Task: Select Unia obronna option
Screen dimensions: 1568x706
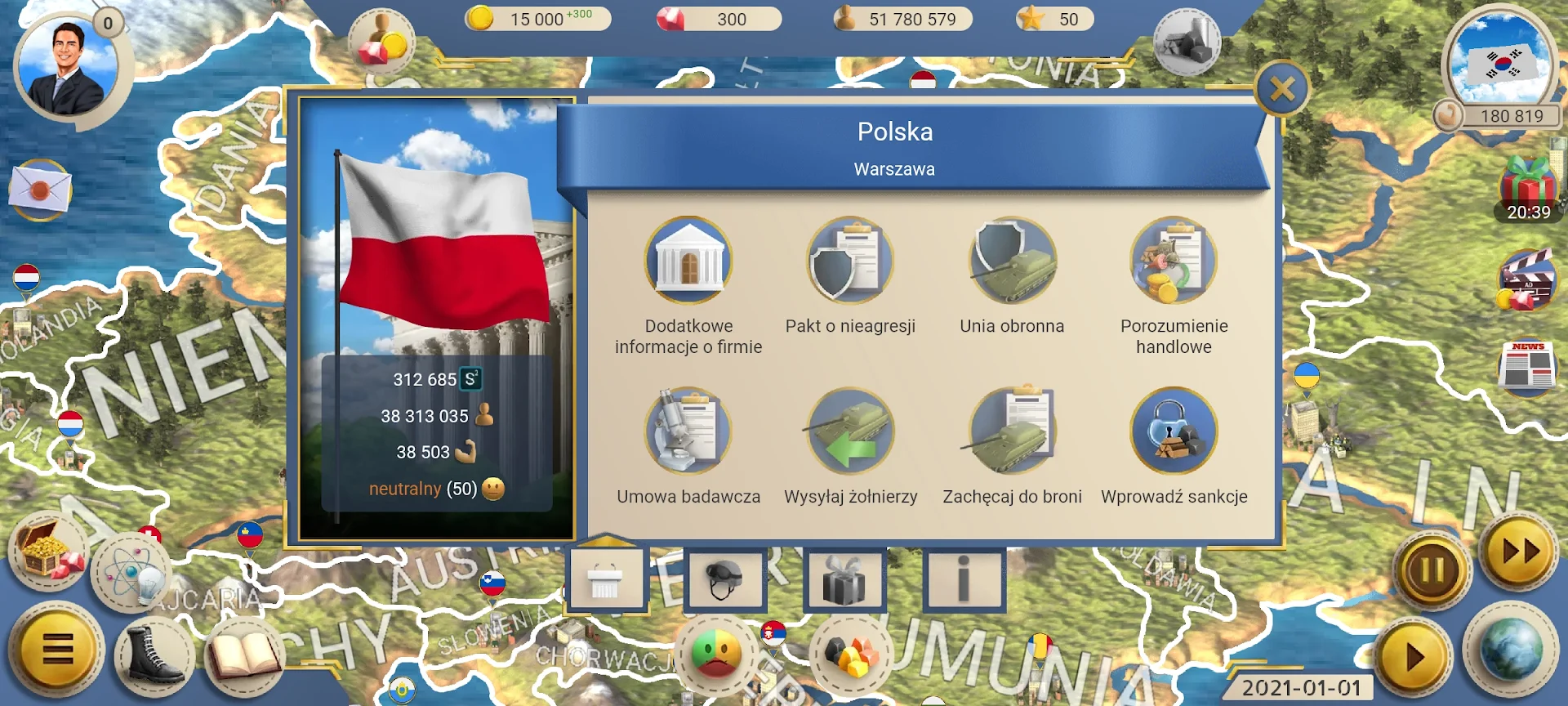Action: 1012,261
